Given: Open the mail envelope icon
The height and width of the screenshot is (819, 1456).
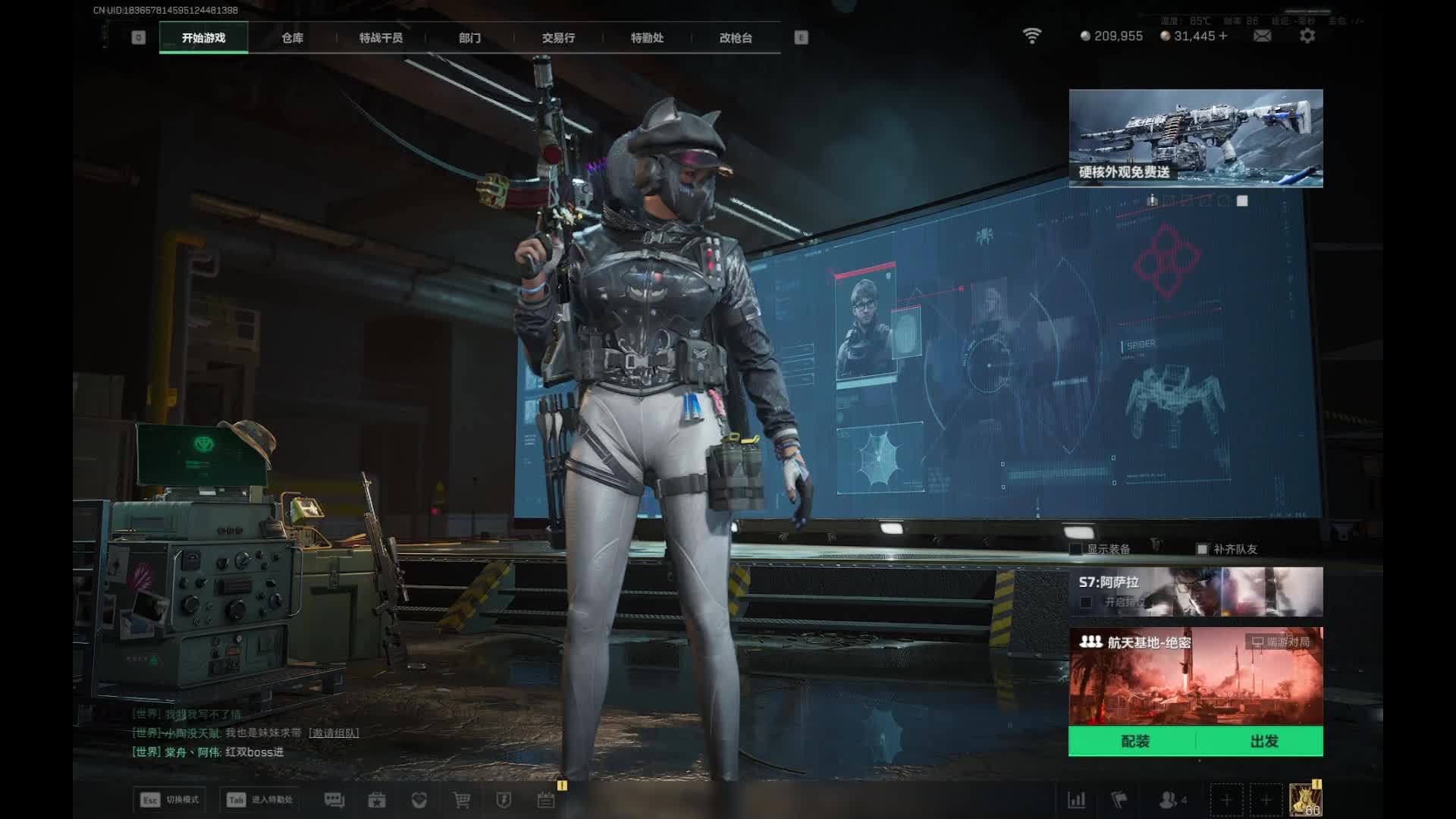Looking at the screenshot, I should (1262, 36).
